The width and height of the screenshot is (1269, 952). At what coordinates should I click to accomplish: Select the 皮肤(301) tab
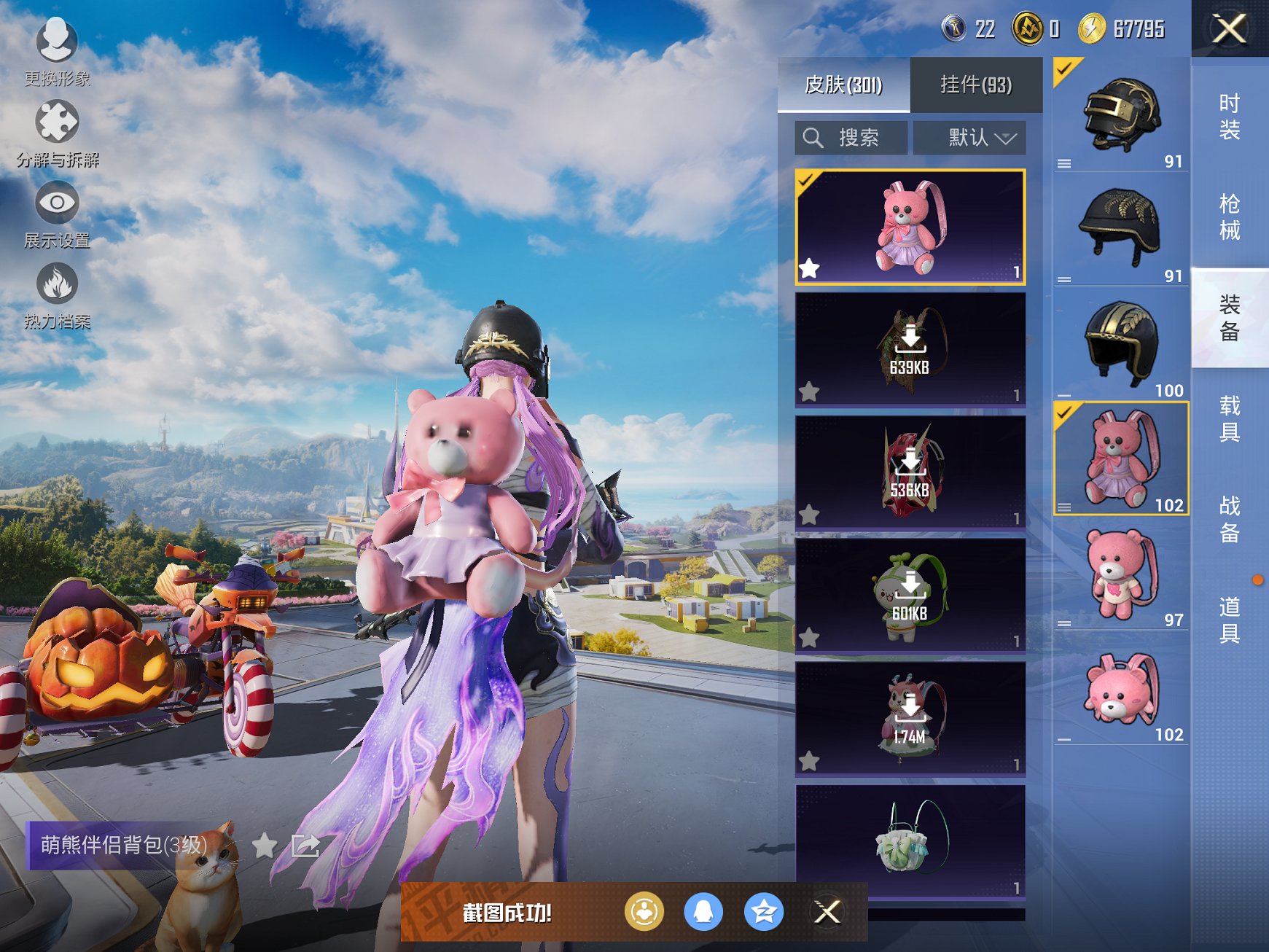[843, 85]
